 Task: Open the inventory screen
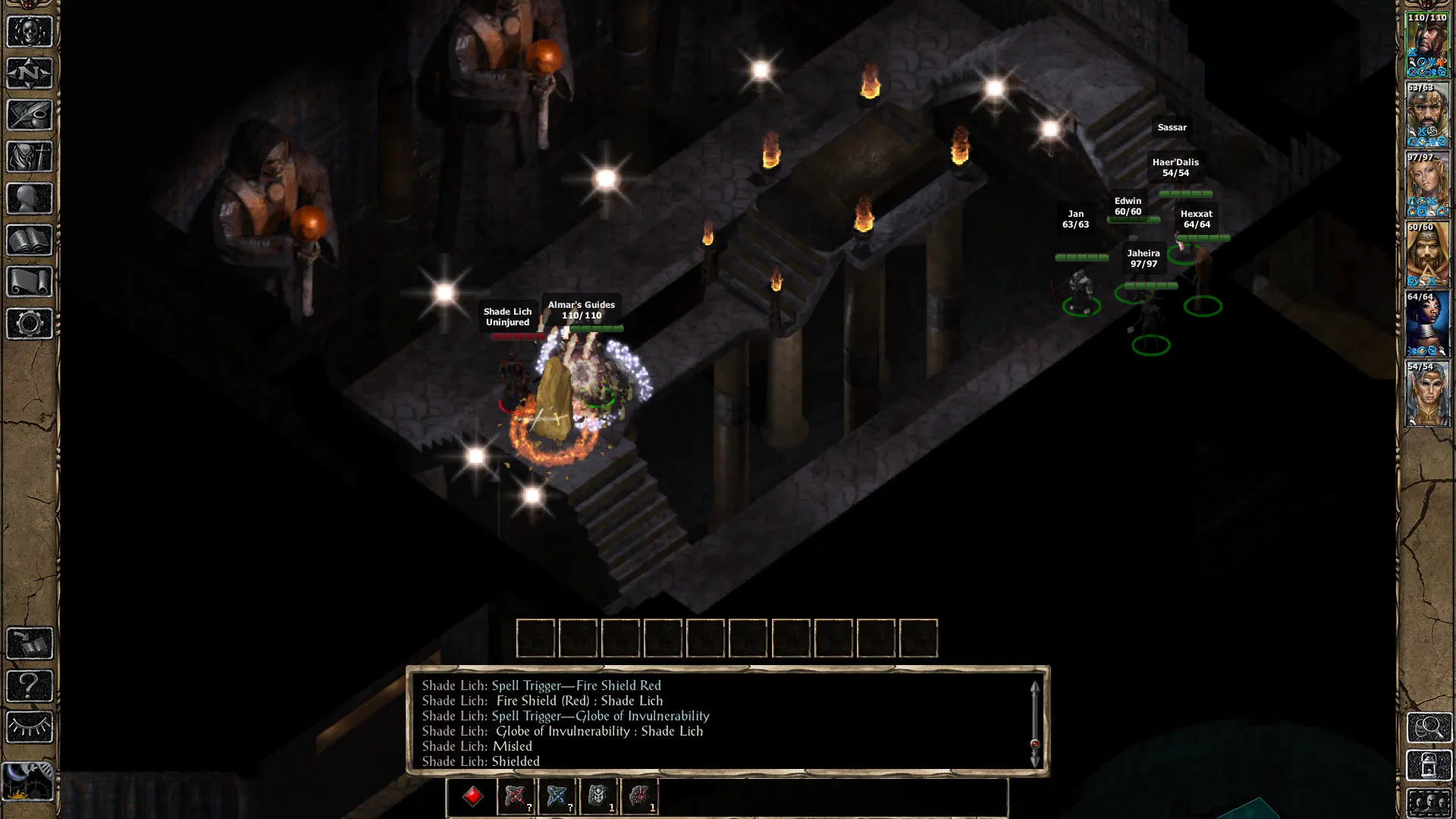pos(30,157)
